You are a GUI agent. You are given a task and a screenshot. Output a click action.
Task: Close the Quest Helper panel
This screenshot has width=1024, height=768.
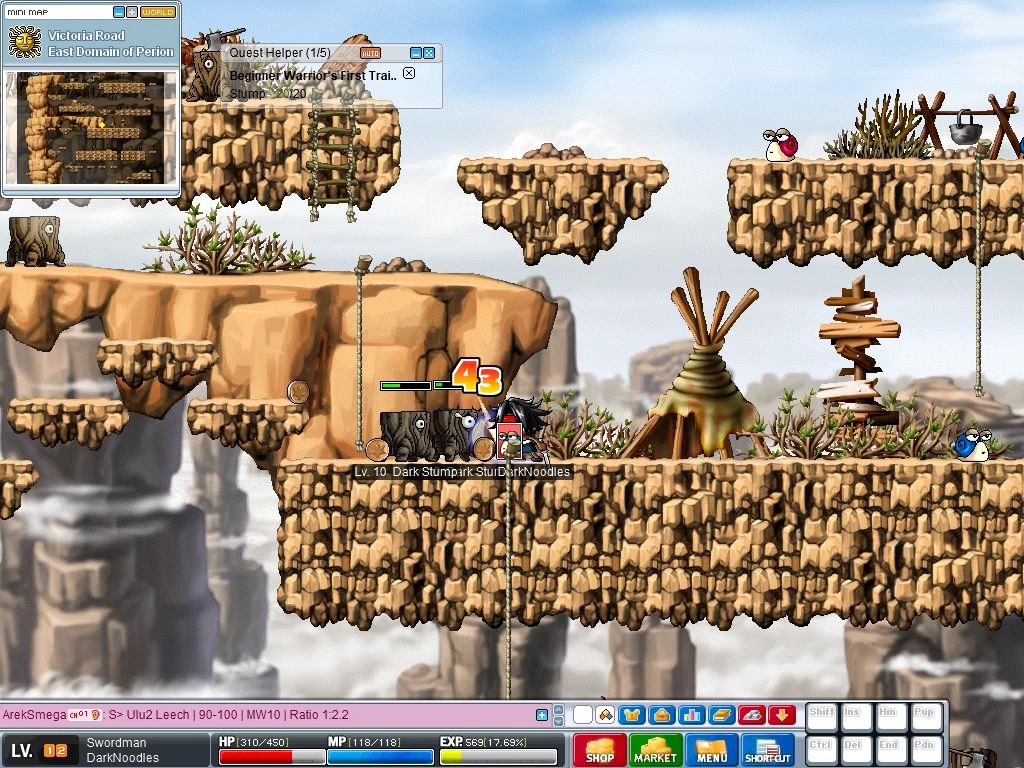click(429, 52)
